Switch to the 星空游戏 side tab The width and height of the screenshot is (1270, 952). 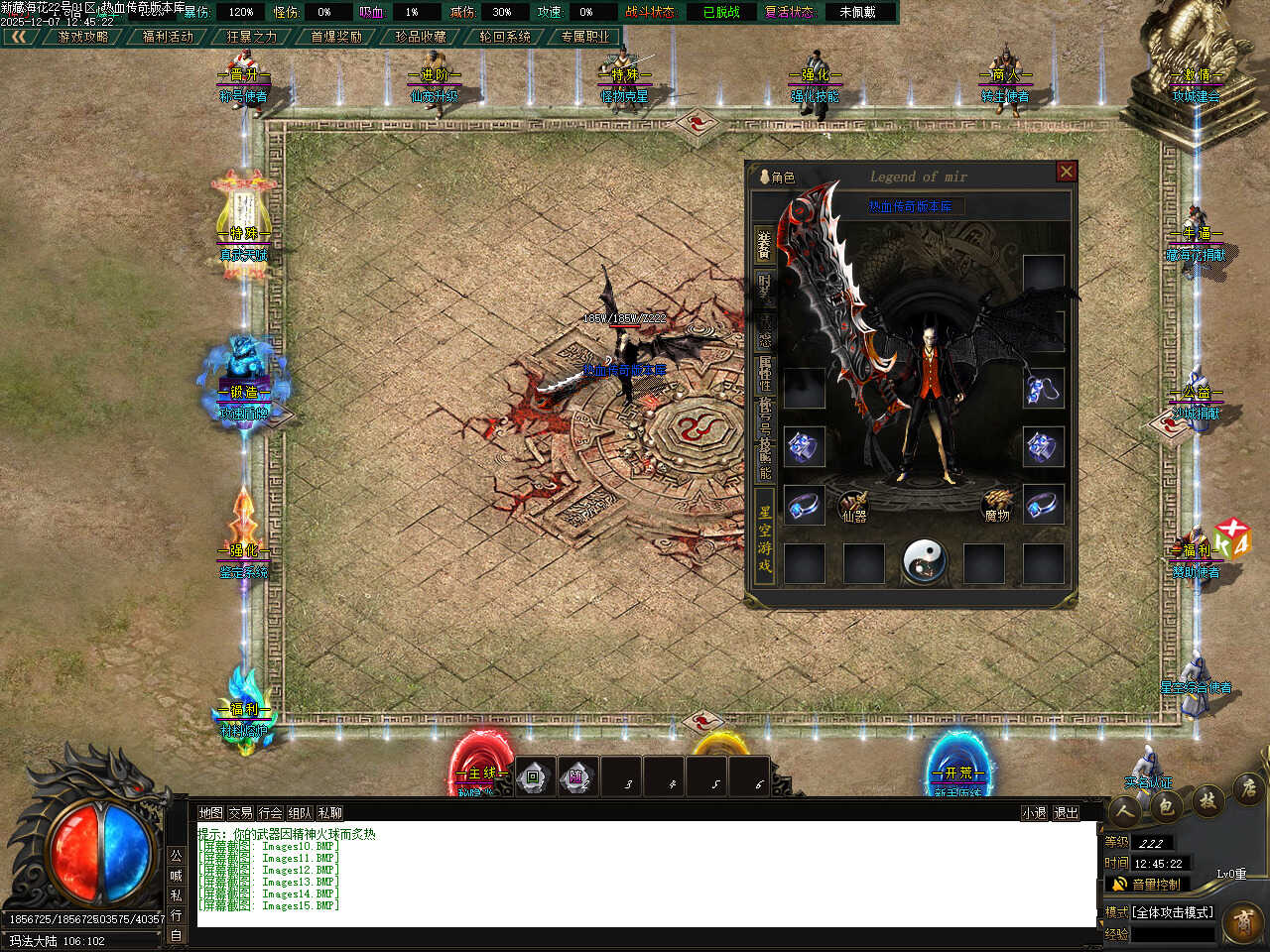tap(764, 540)
